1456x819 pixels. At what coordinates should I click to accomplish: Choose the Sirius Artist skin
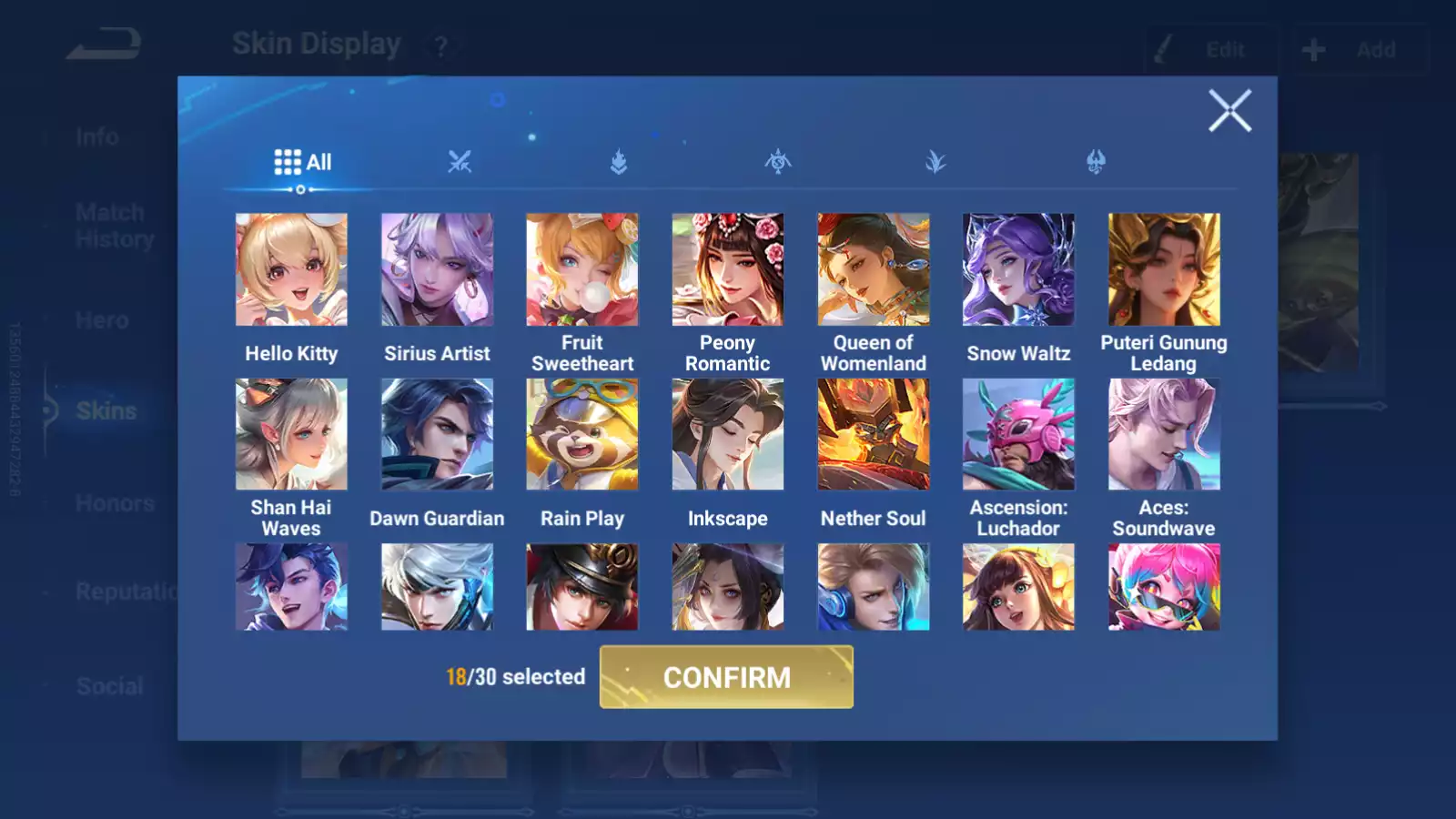pyautogui.click(x=437, y=269)
